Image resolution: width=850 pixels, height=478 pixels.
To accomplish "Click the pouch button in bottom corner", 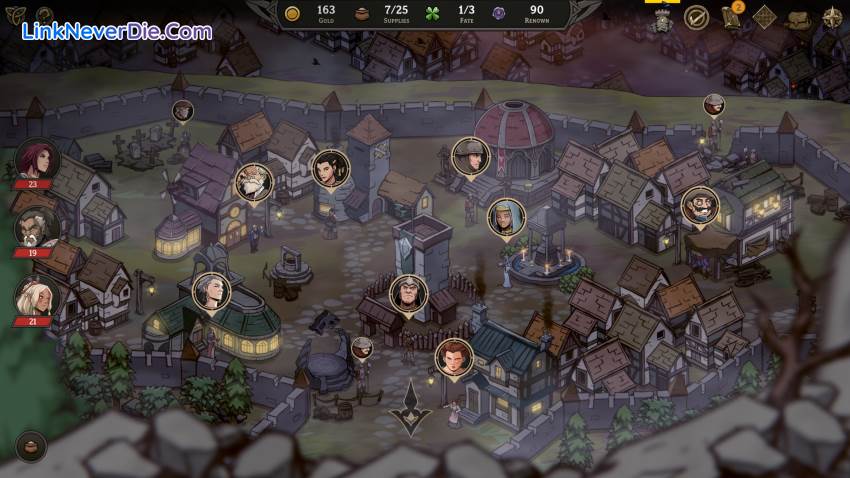I will [32, 446].
